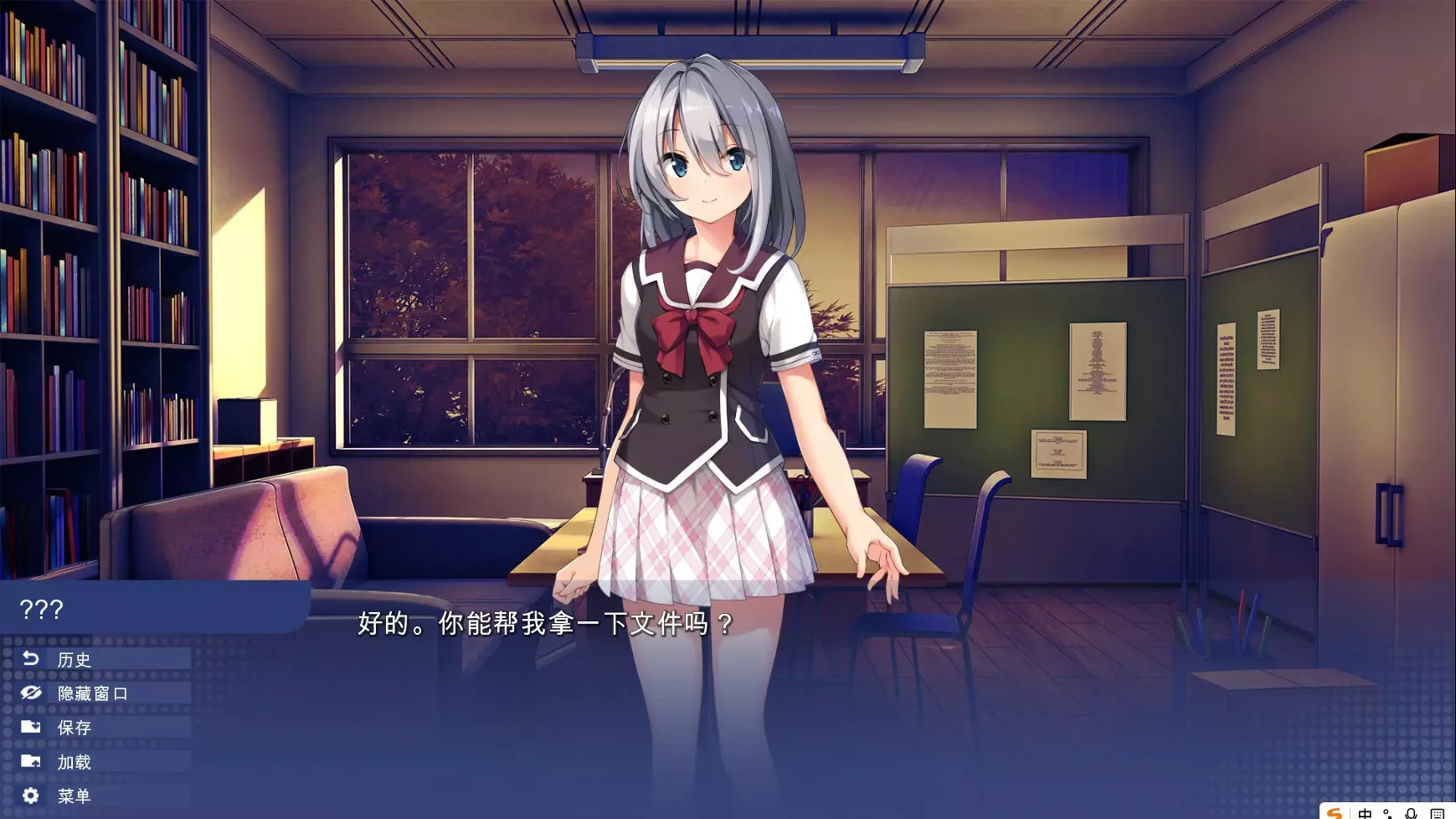The height and width of the screenshot is (819, 1456).
Task: Open the 菜单 game menu
Action: coord(74,796)
